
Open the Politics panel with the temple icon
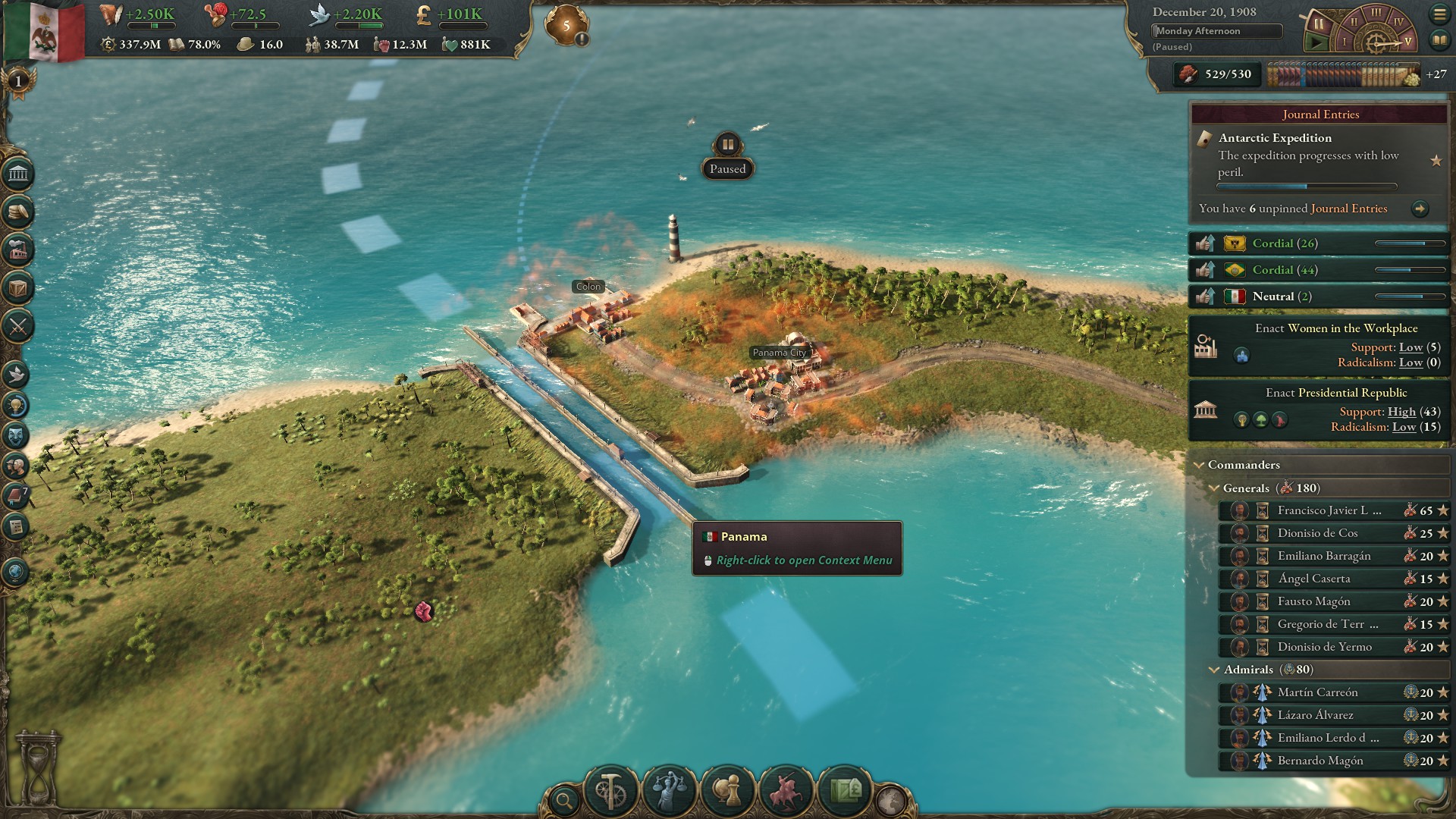click(18, 175)
